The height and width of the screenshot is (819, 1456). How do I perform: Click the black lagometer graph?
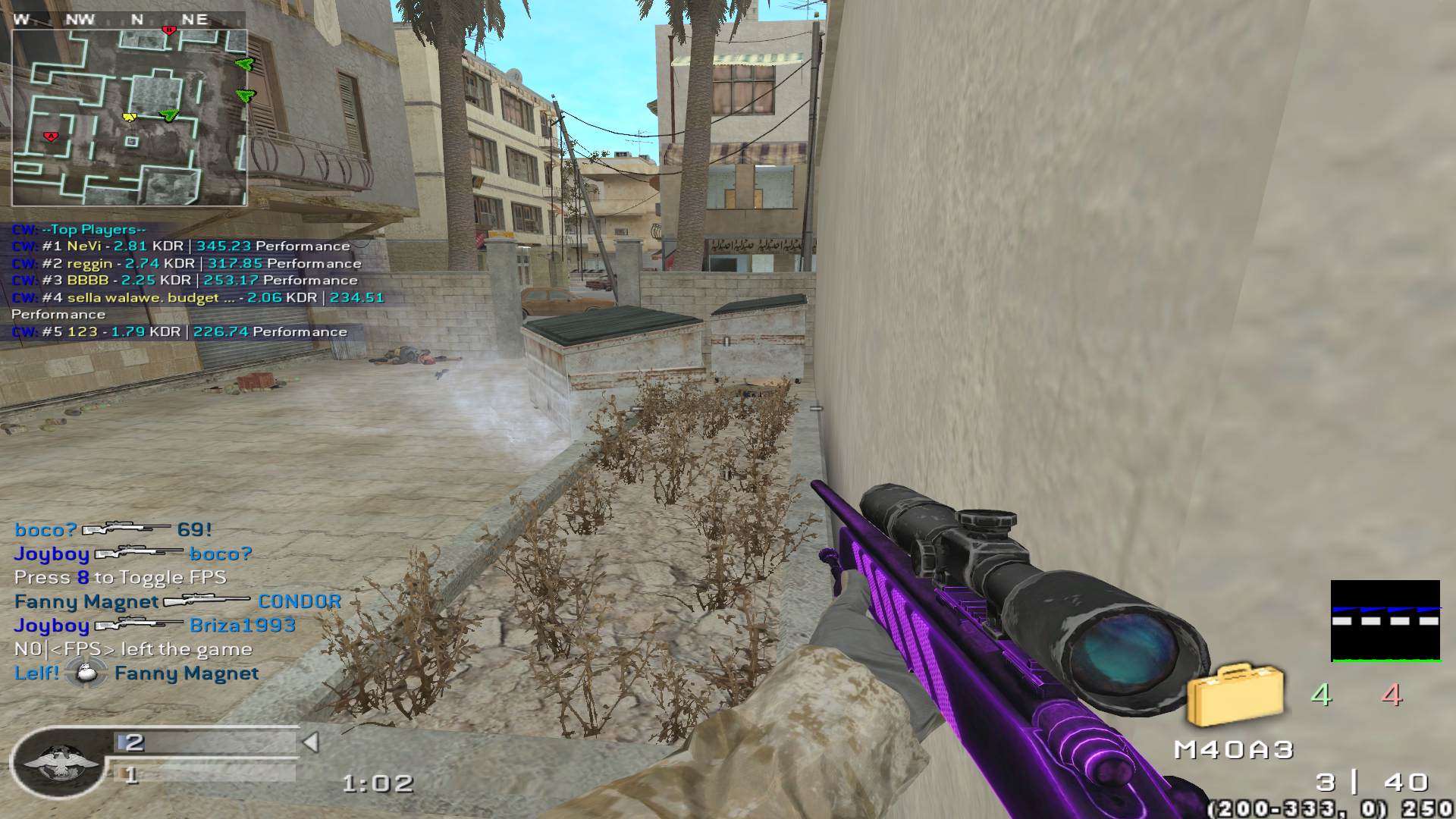click(1385, 621)
